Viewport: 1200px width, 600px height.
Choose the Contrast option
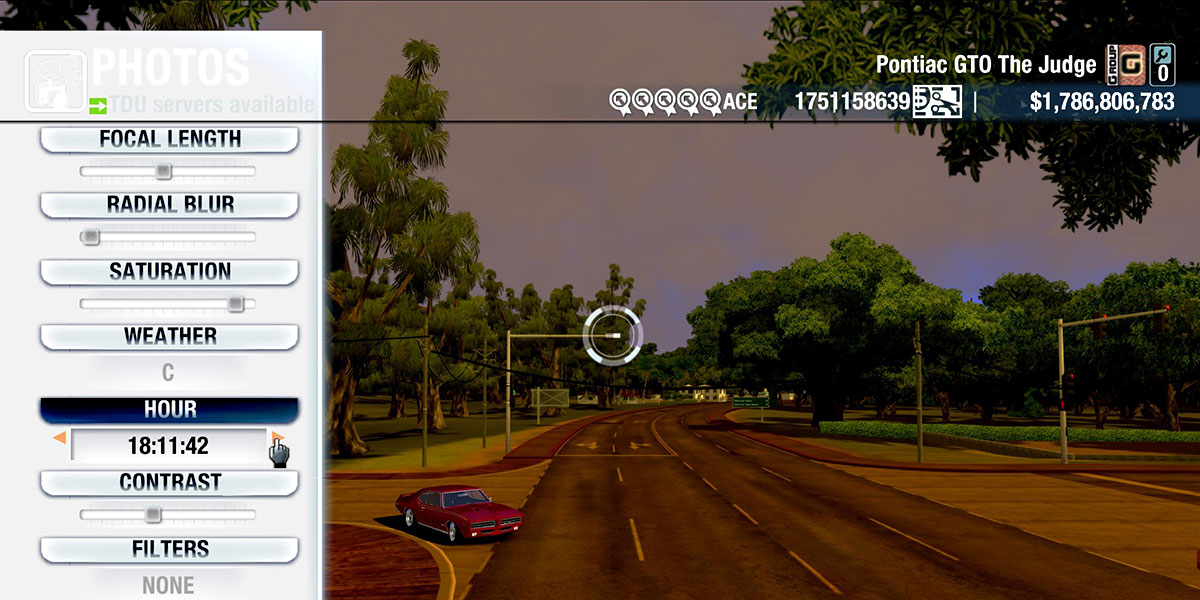click(169, 483)
